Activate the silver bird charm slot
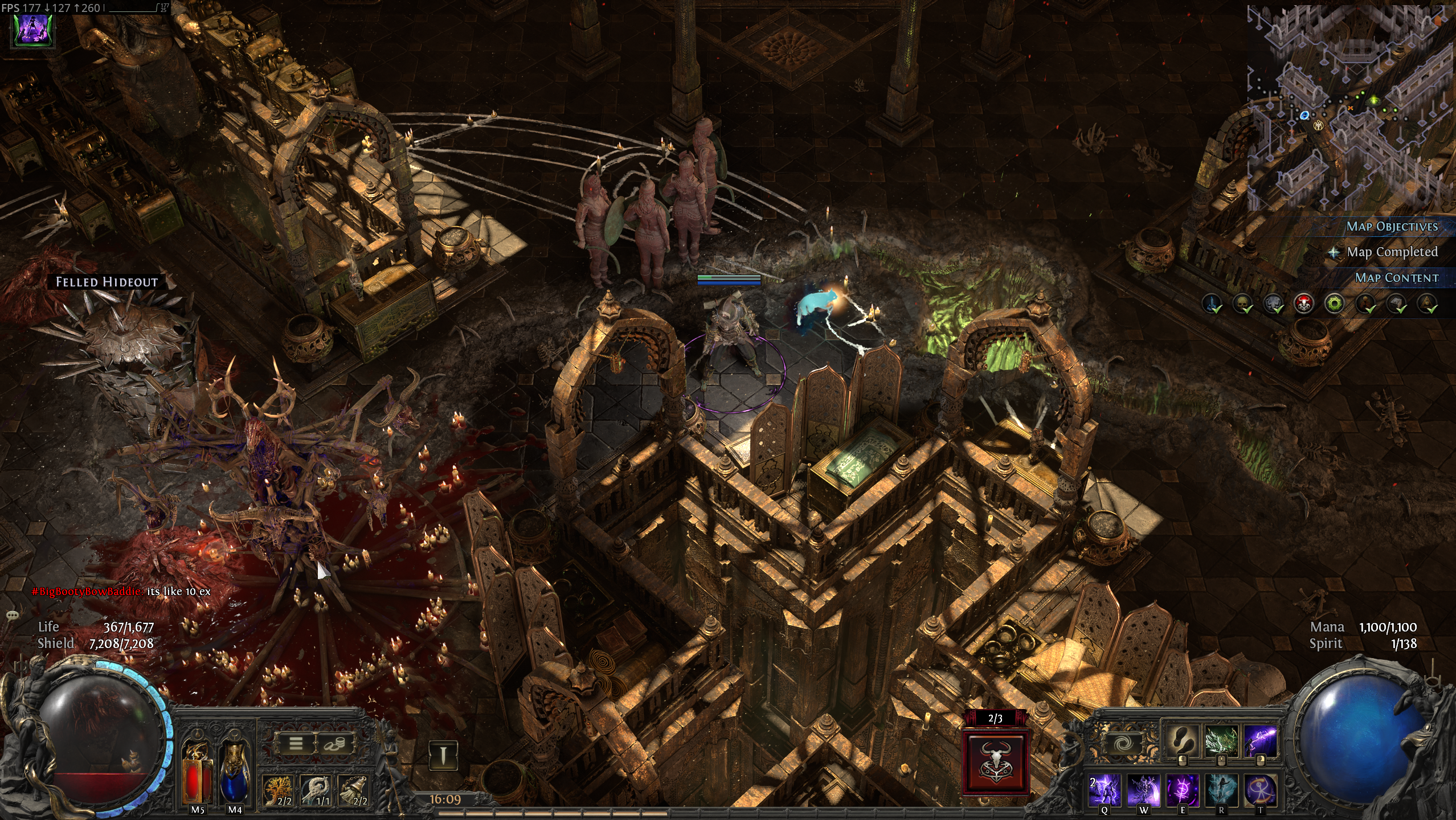Screen dimensions: 1456x820 tap(317, 790)
